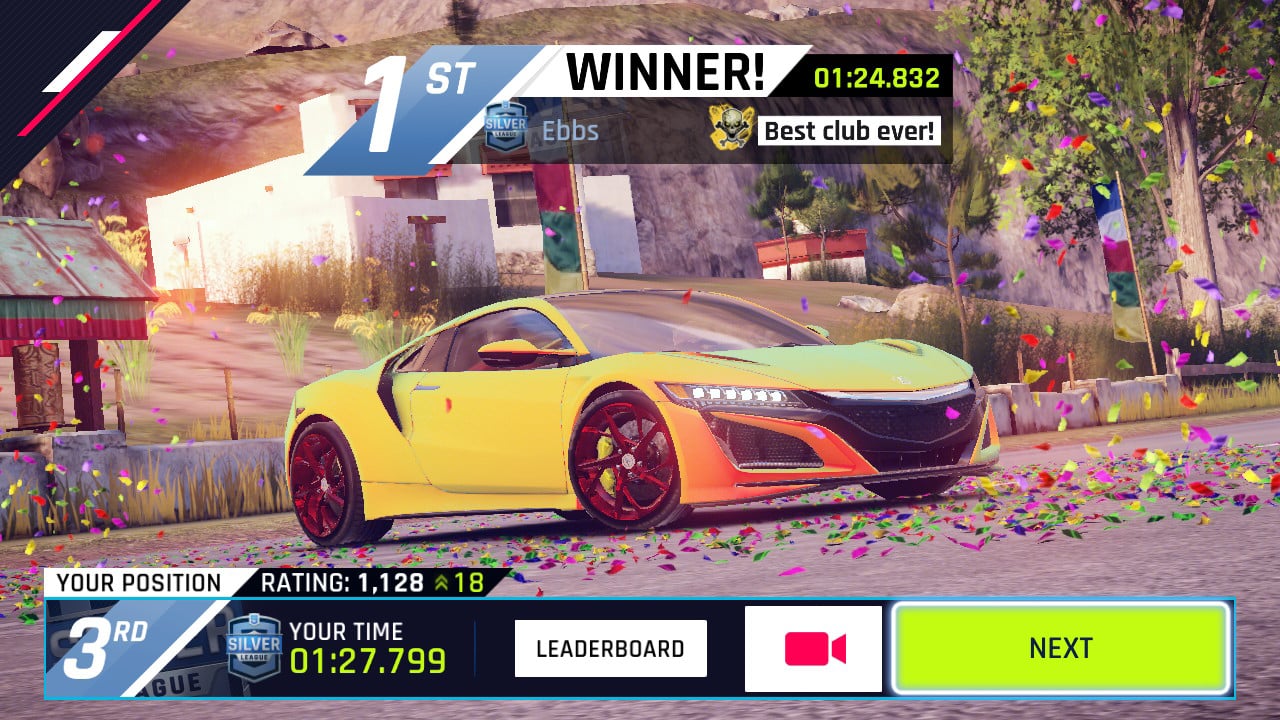Open the Leaderboard
Screen dimensions: 1280x720
point(610,648)
